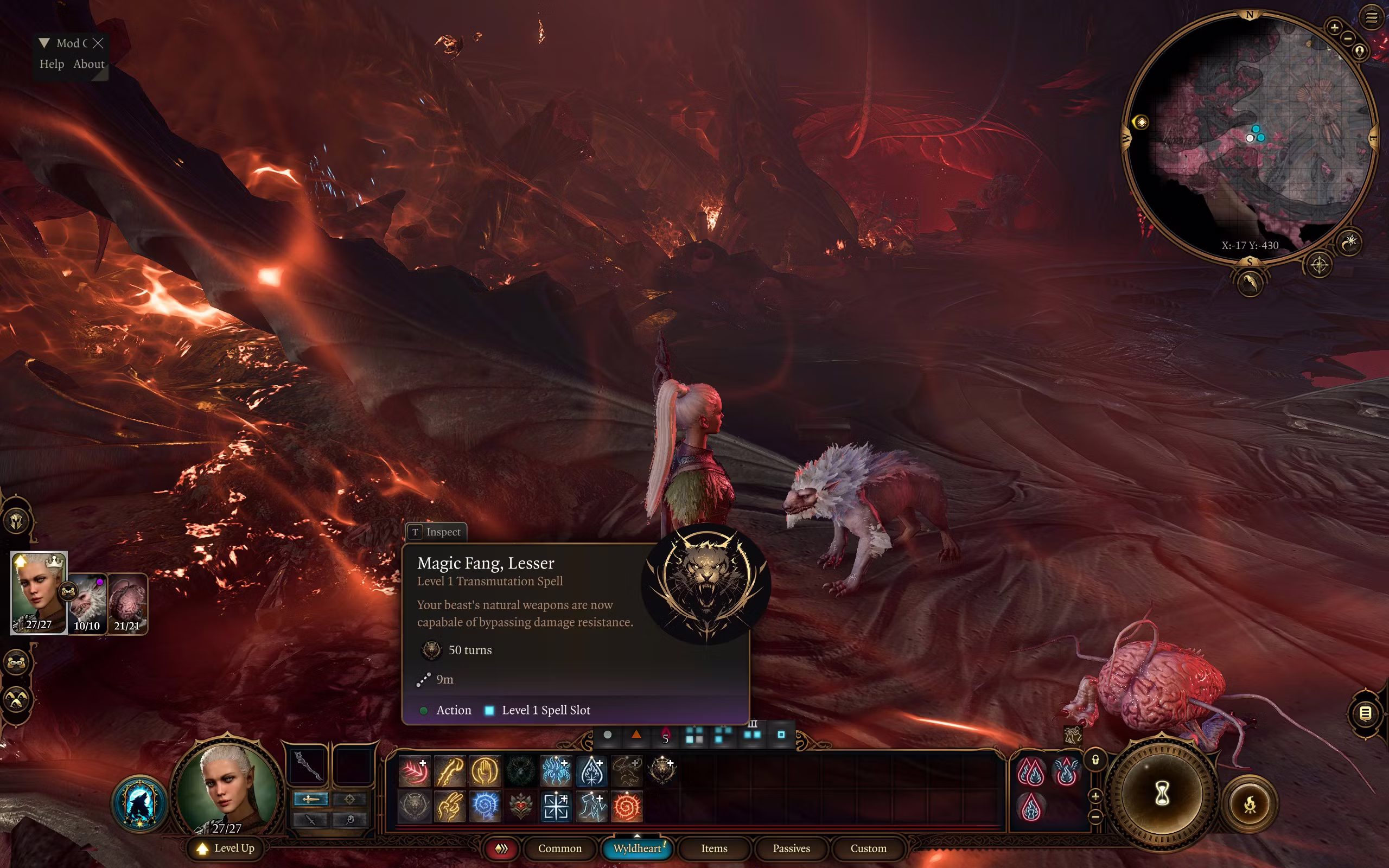Screen dimensions: 1389x868
Task: Toggle the hotbar lock icon
Action: [x=1095, y=760]
